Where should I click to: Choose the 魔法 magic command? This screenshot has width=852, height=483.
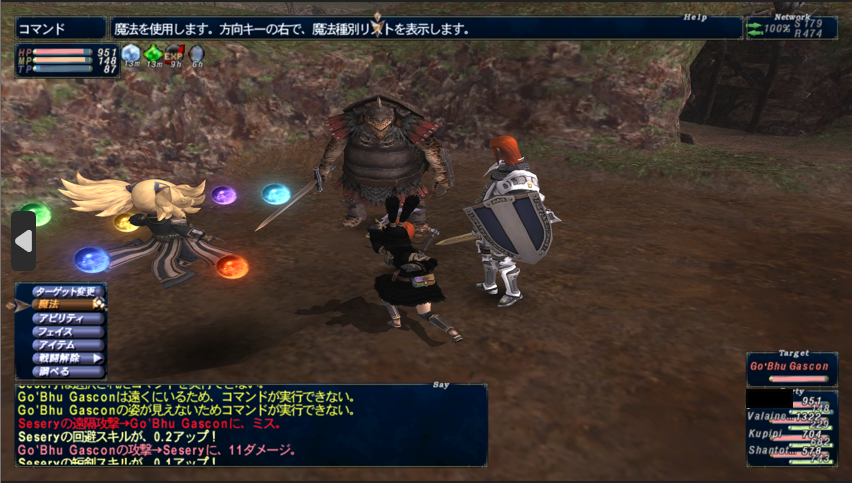pyautogui.click(x=60, y=305)
